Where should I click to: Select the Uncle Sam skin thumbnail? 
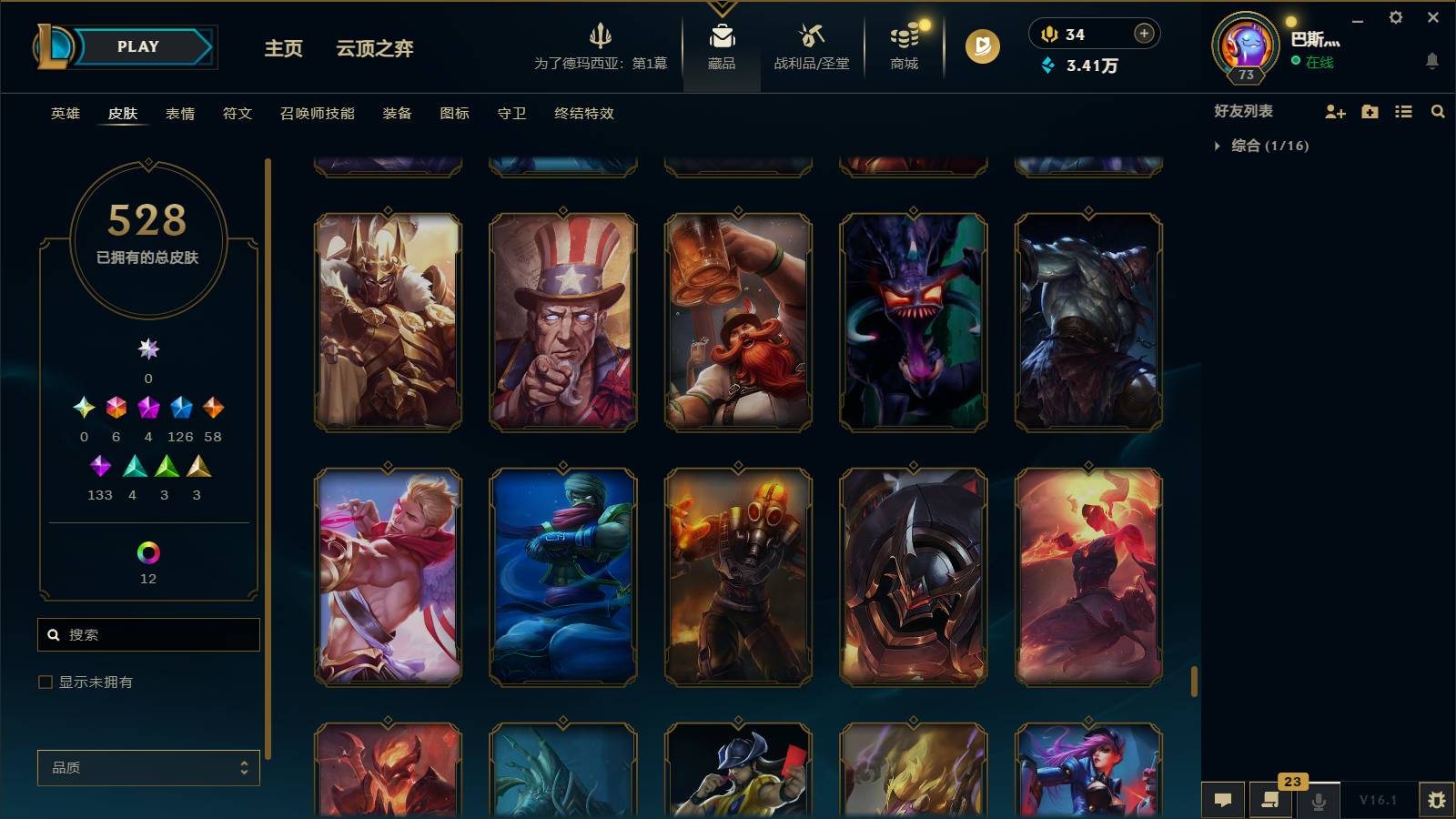[562, 321]
